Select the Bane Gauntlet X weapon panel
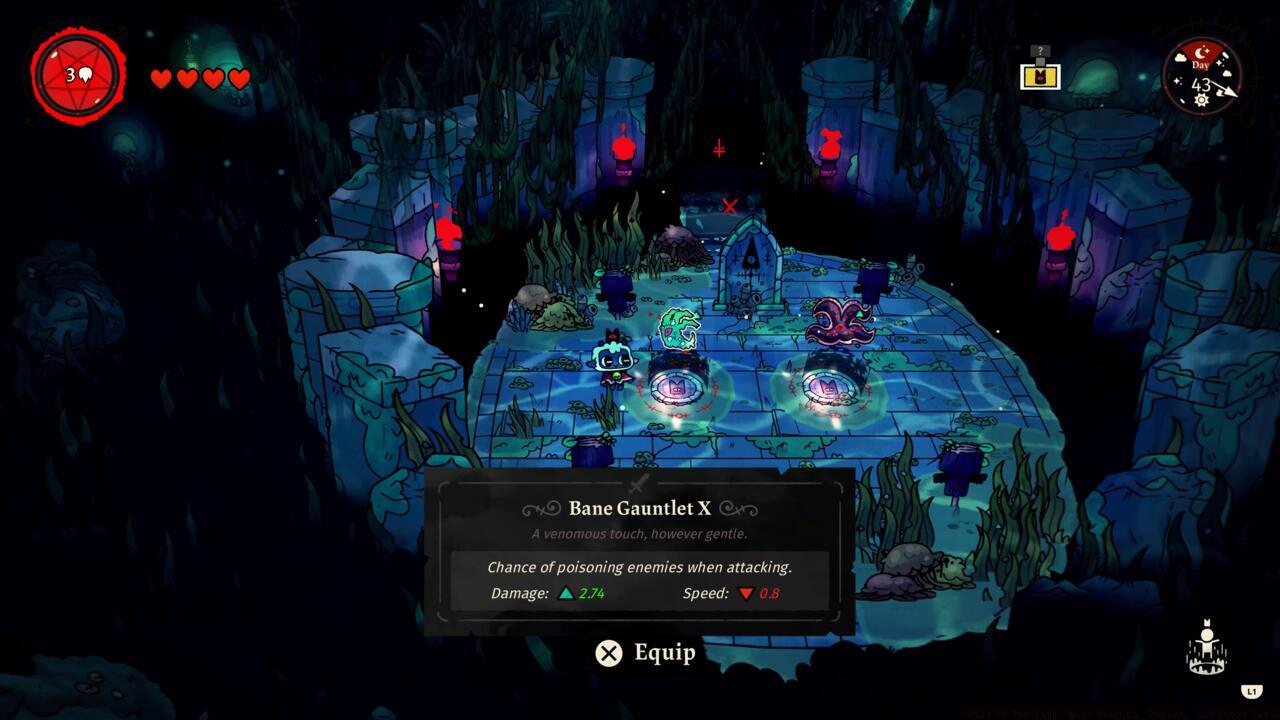 [x=639, y=550]
